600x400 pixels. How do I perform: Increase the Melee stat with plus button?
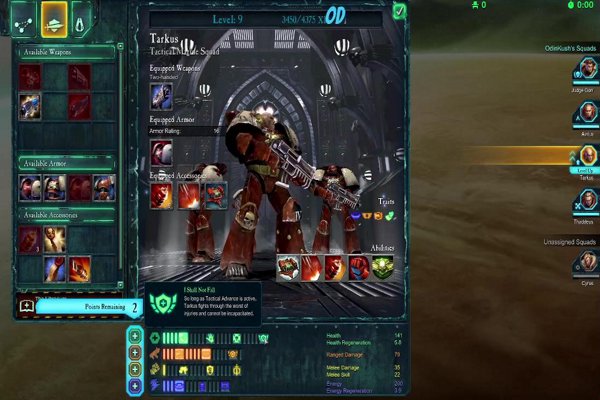pos(135,369)
